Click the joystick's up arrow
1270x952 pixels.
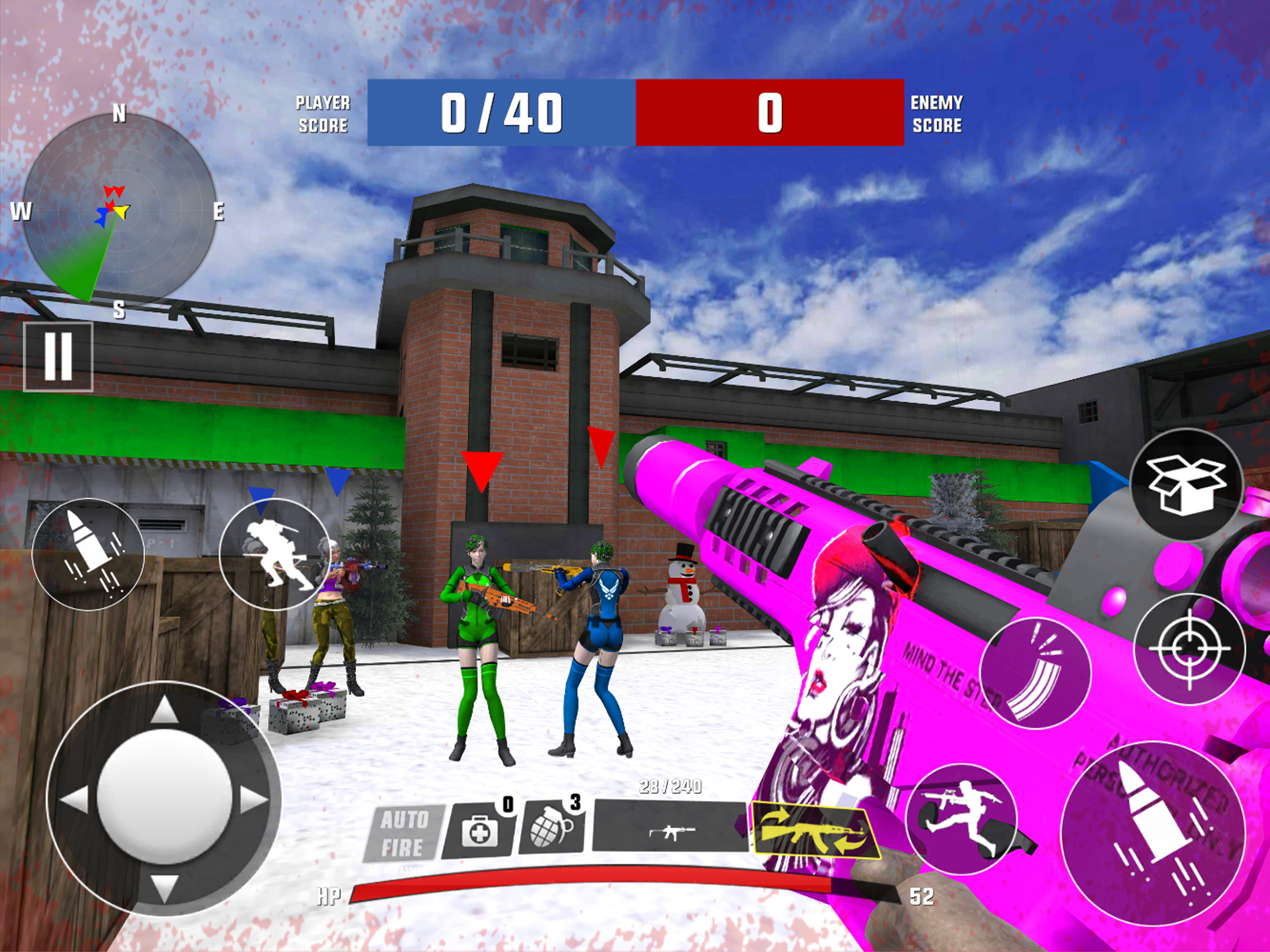164,710
